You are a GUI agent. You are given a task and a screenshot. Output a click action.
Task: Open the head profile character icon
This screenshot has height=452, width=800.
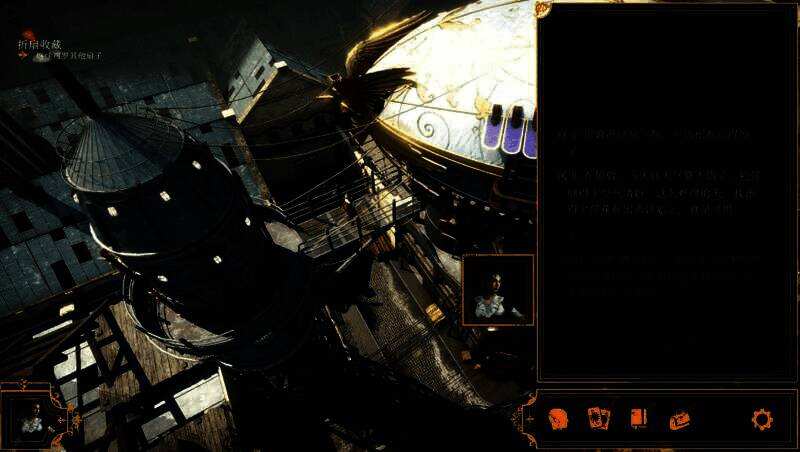click(x=559, y=419)
